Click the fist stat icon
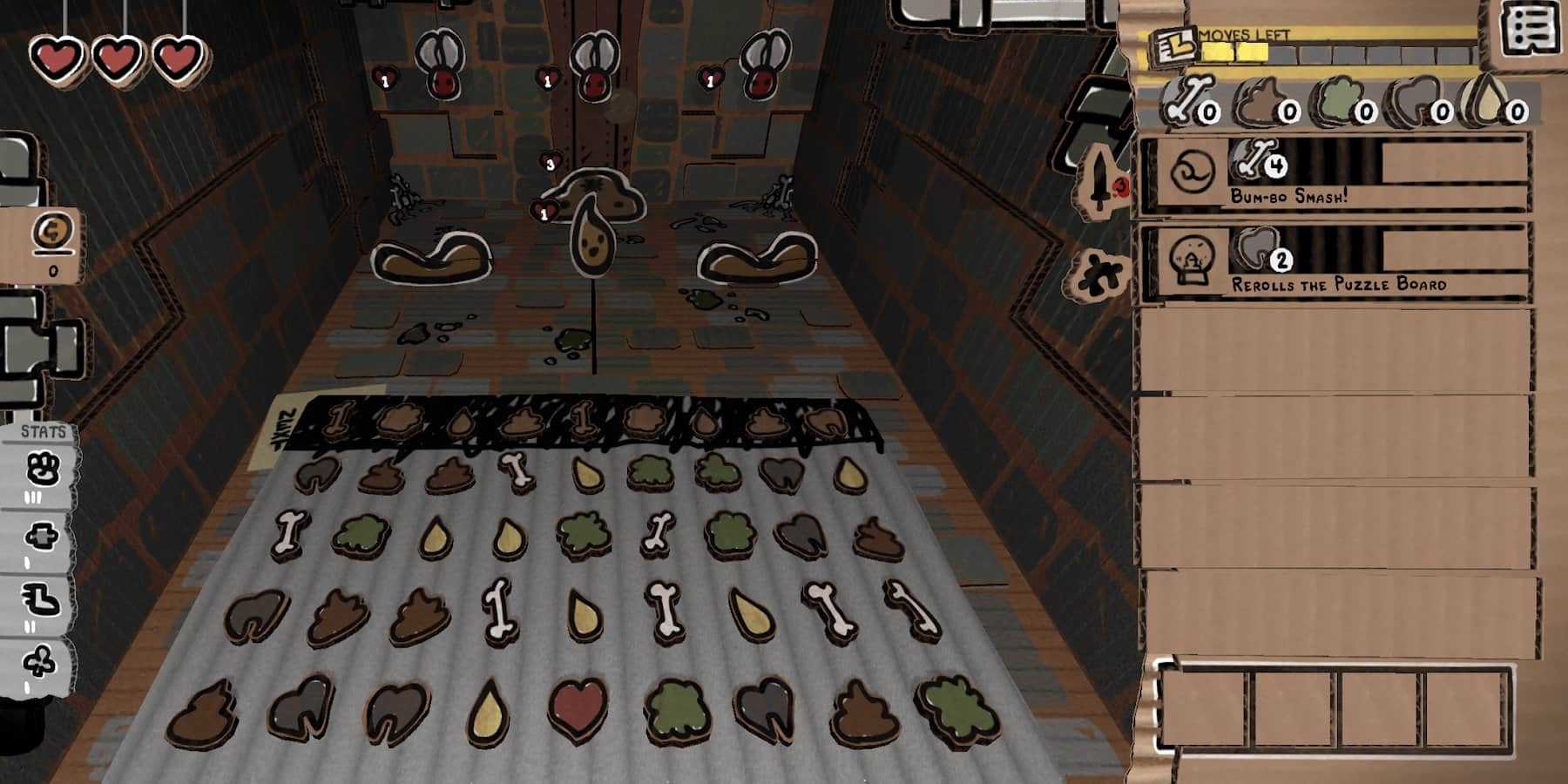 pos(42,470)
